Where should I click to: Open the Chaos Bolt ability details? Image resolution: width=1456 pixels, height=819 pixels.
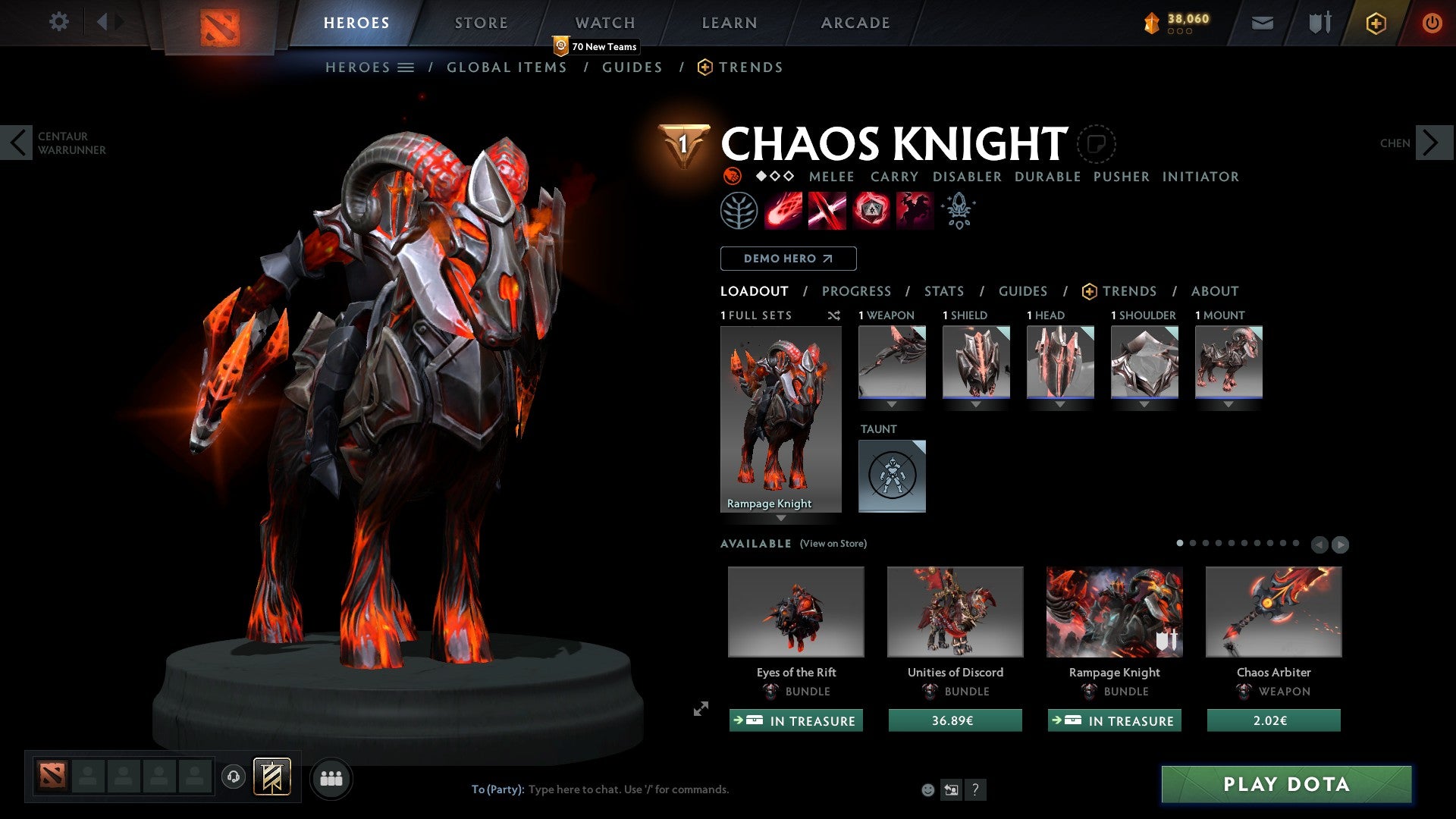pos(783,210)
